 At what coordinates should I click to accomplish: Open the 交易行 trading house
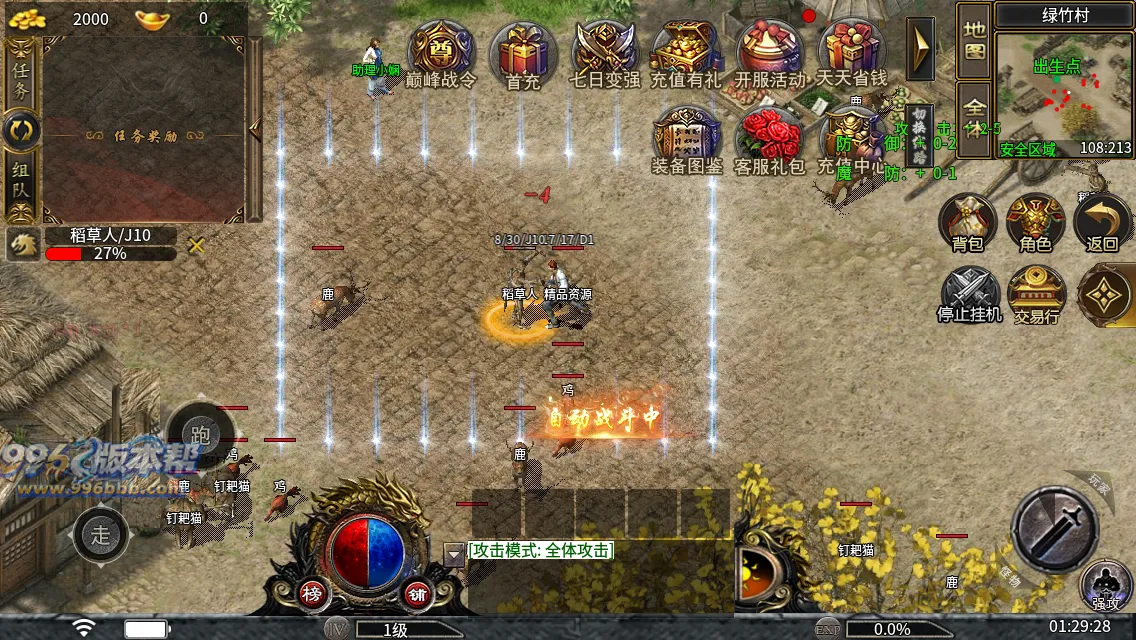[x=1036, y=295]
